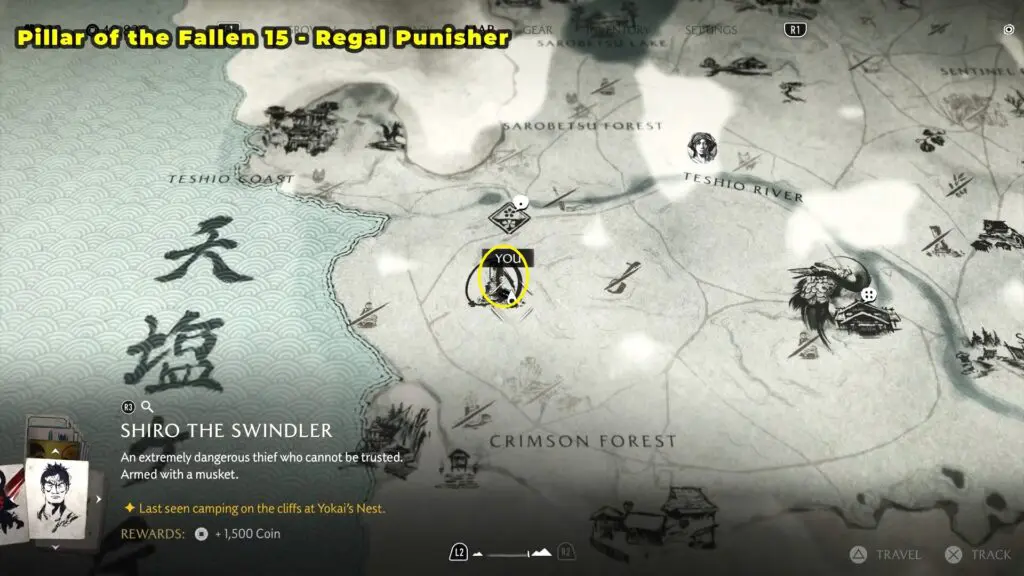Show the next card with the right arrow
The image size is (1024, 576).
point(98,498)
